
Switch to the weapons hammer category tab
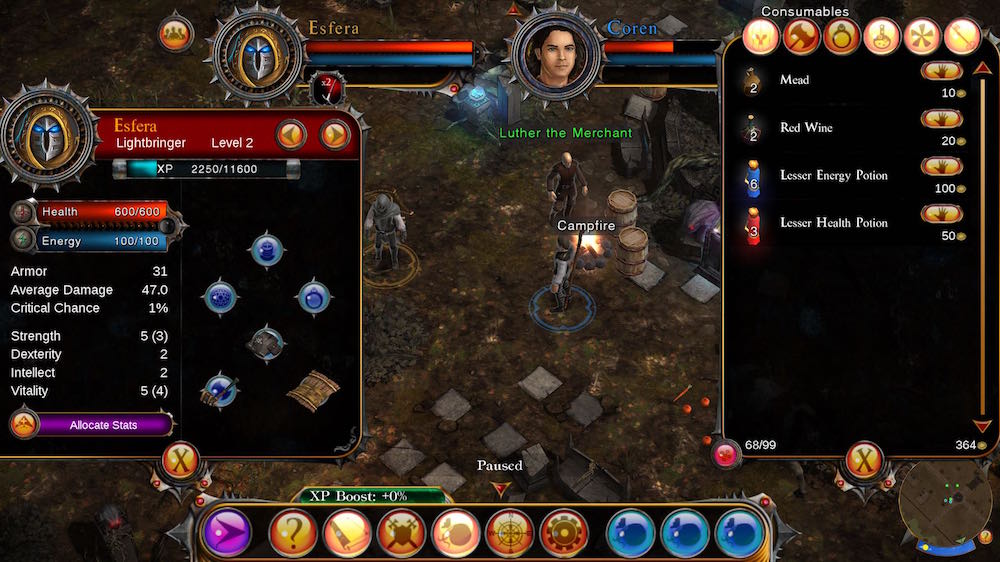801,38
